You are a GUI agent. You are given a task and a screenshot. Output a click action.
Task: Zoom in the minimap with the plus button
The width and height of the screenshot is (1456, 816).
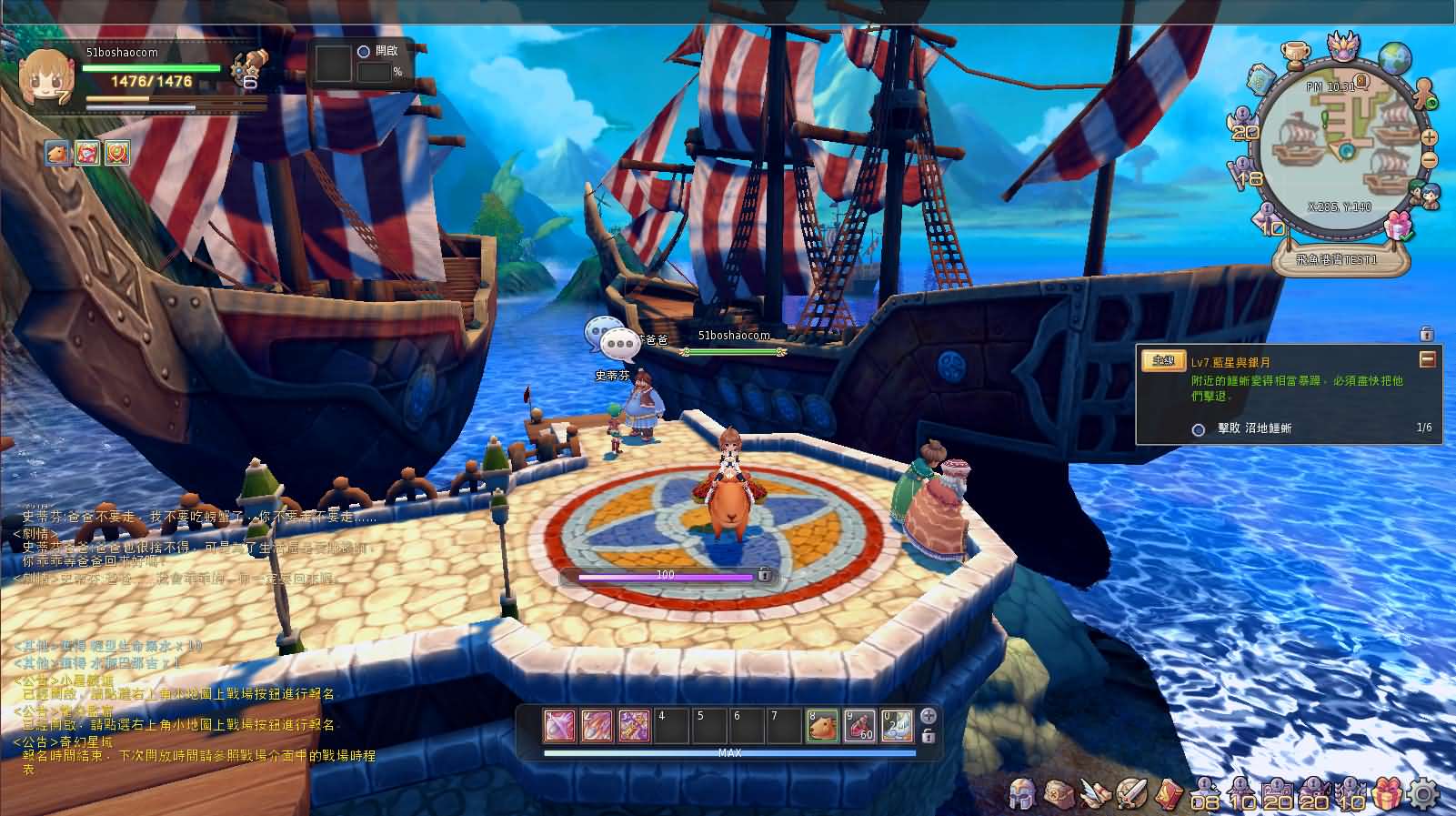(1430, 138)
